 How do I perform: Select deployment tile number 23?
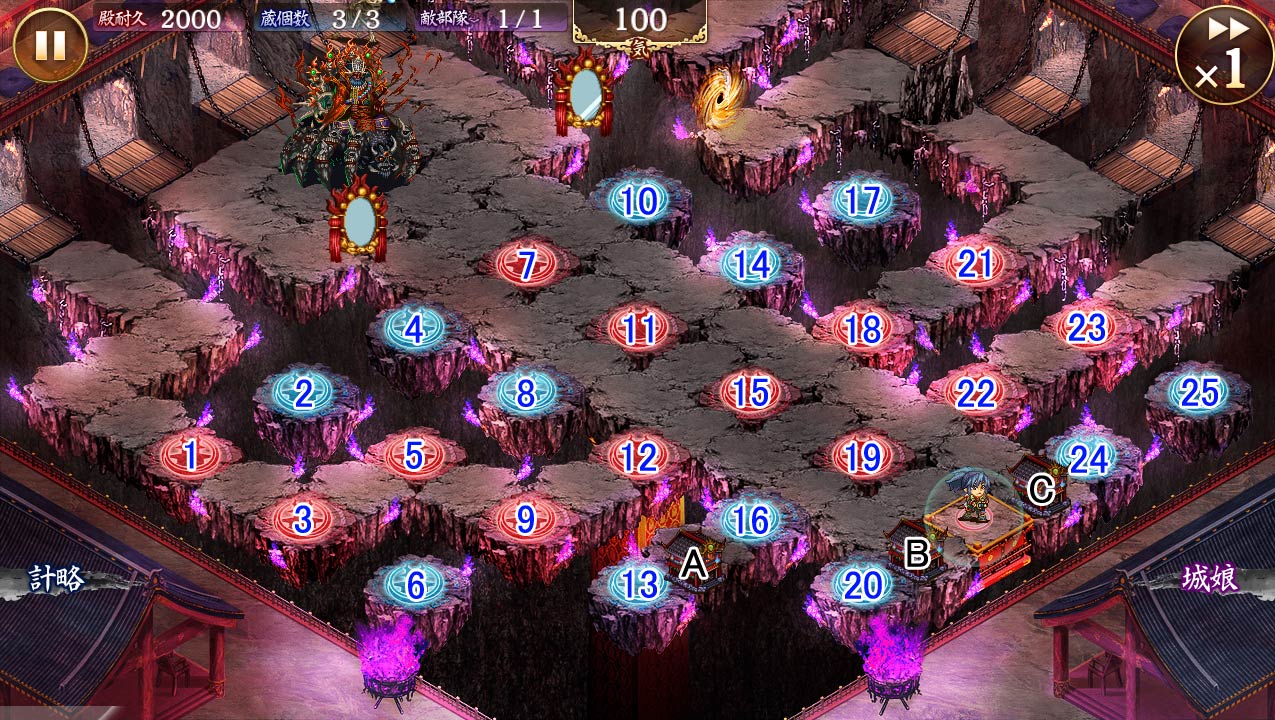[x=1086, y=329]
